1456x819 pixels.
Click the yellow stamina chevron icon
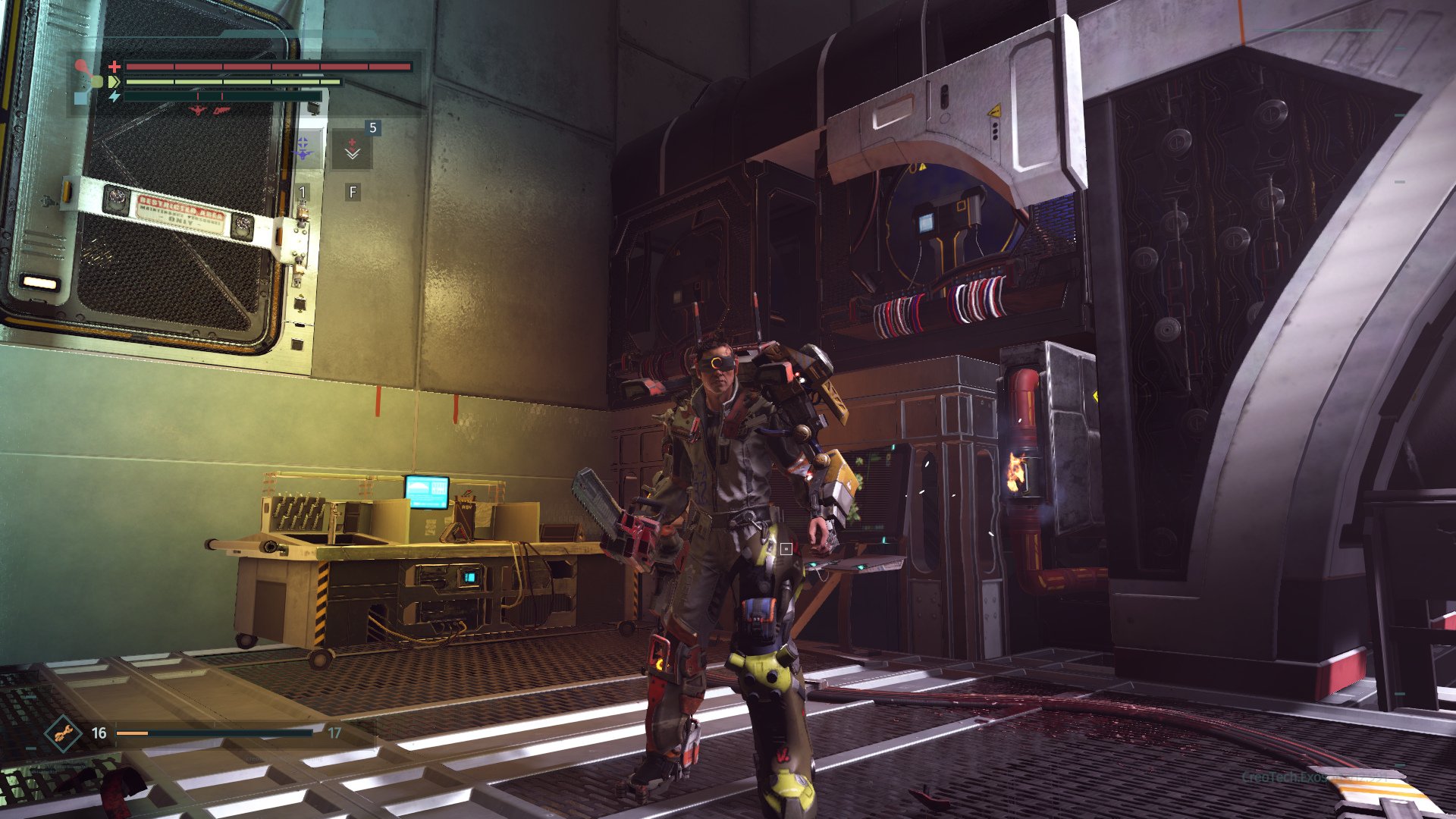[x=113, y=82]
